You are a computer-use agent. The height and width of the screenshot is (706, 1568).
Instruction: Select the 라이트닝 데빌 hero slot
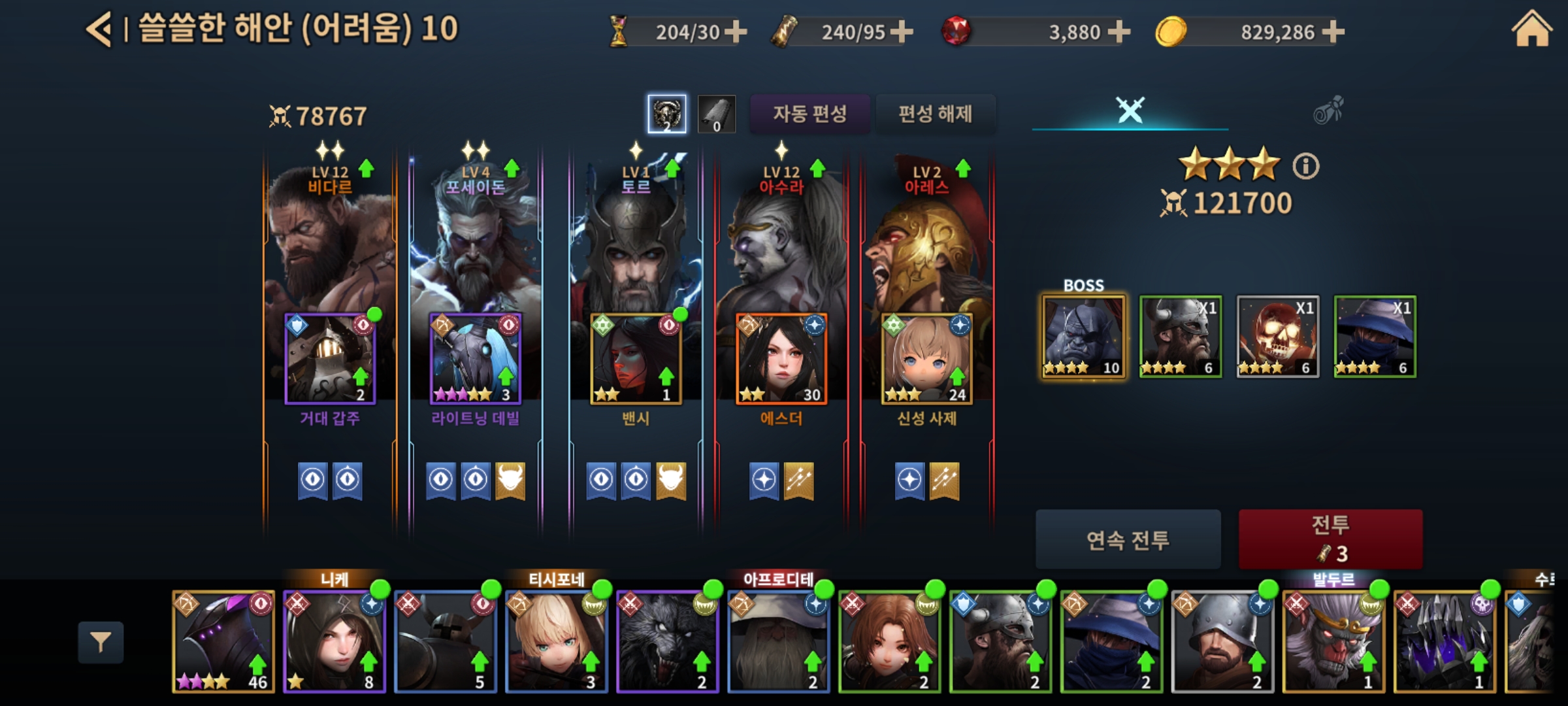click(475, 358)
